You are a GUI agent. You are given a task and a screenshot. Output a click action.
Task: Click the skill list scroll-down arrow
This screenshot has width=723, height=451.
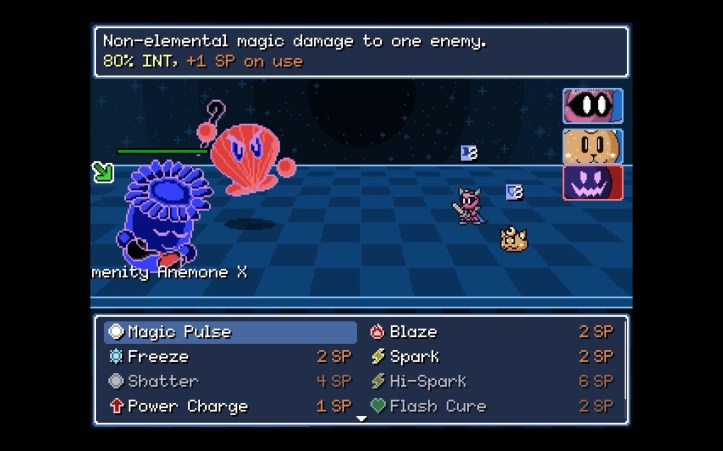362,419
